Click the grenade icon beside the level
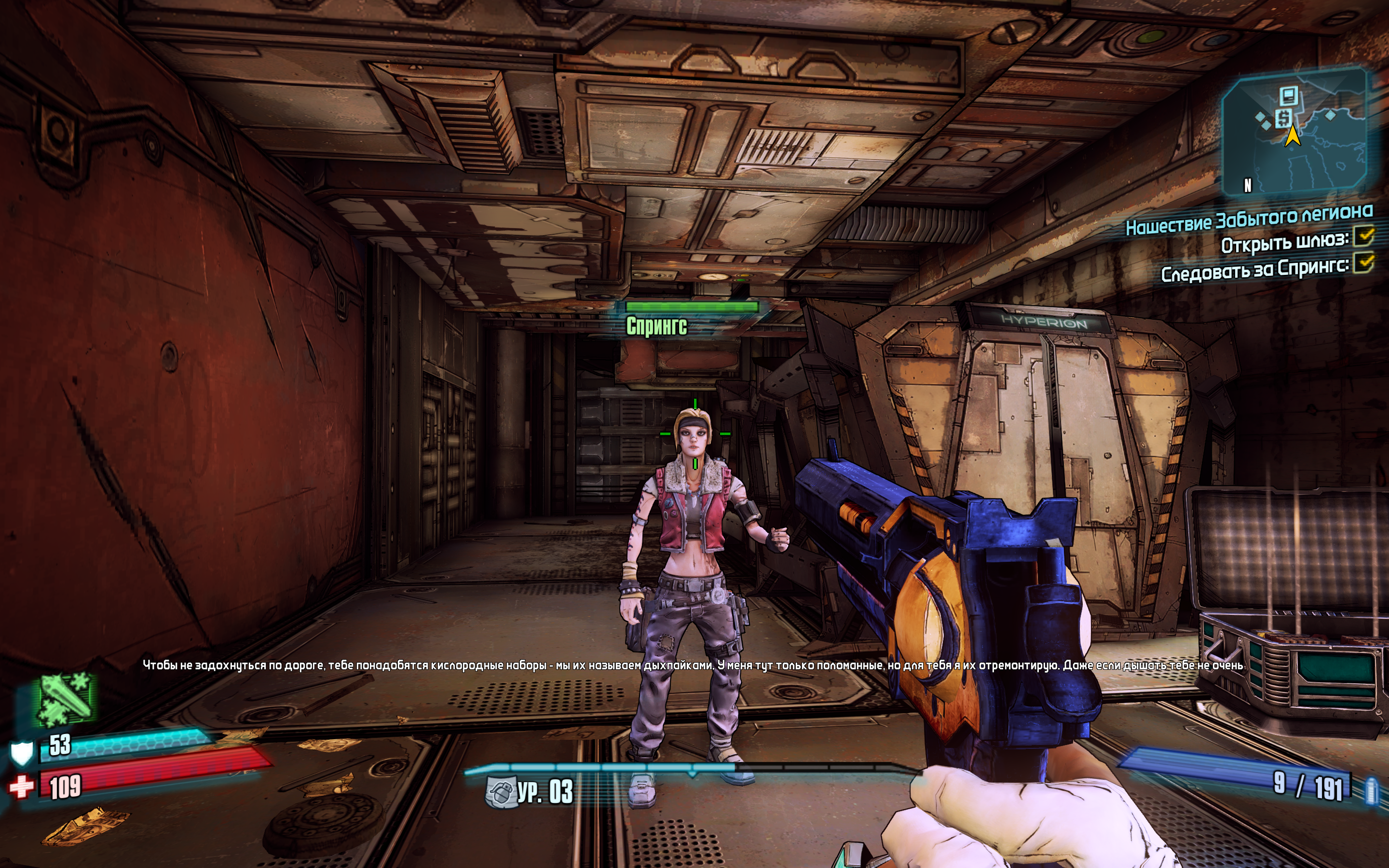 tap(499, 792)
